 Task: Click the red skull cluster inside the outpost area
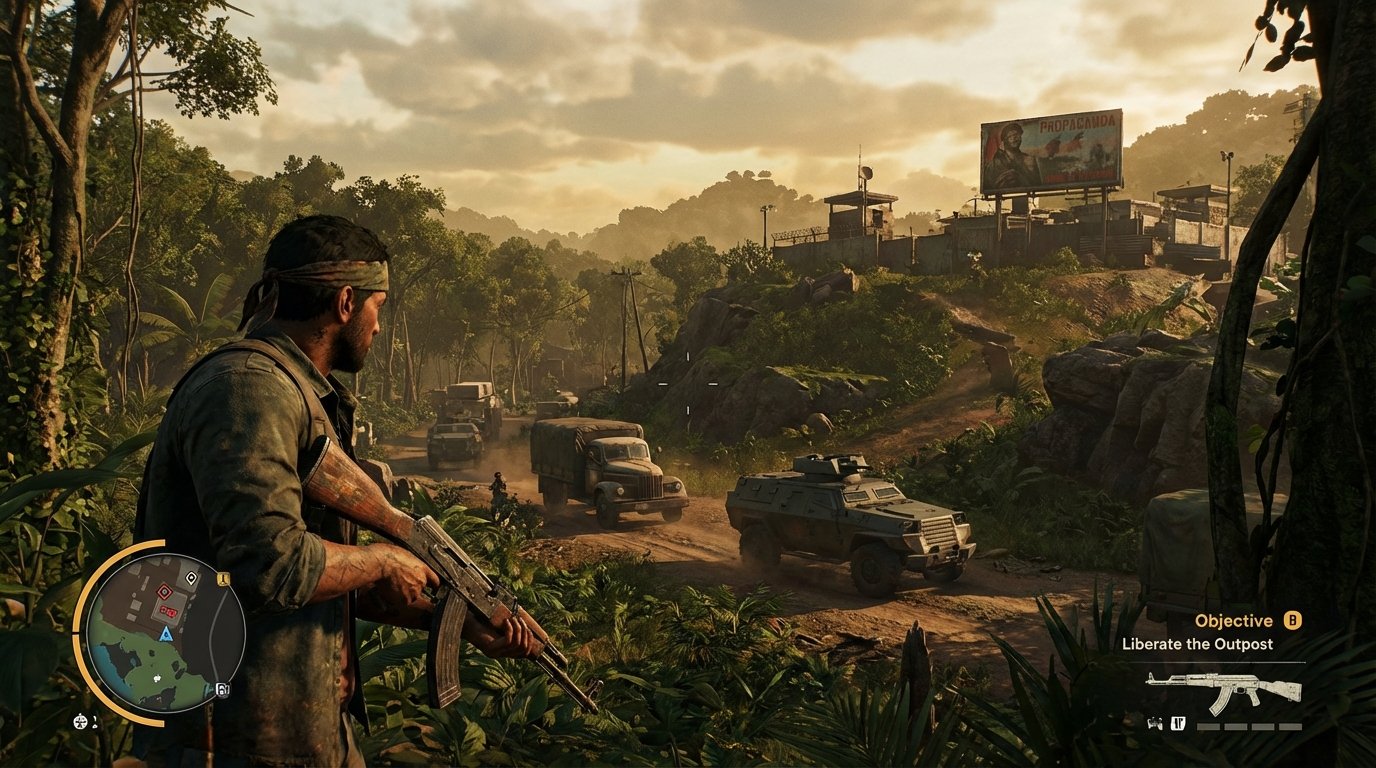[x=168, y=610]
